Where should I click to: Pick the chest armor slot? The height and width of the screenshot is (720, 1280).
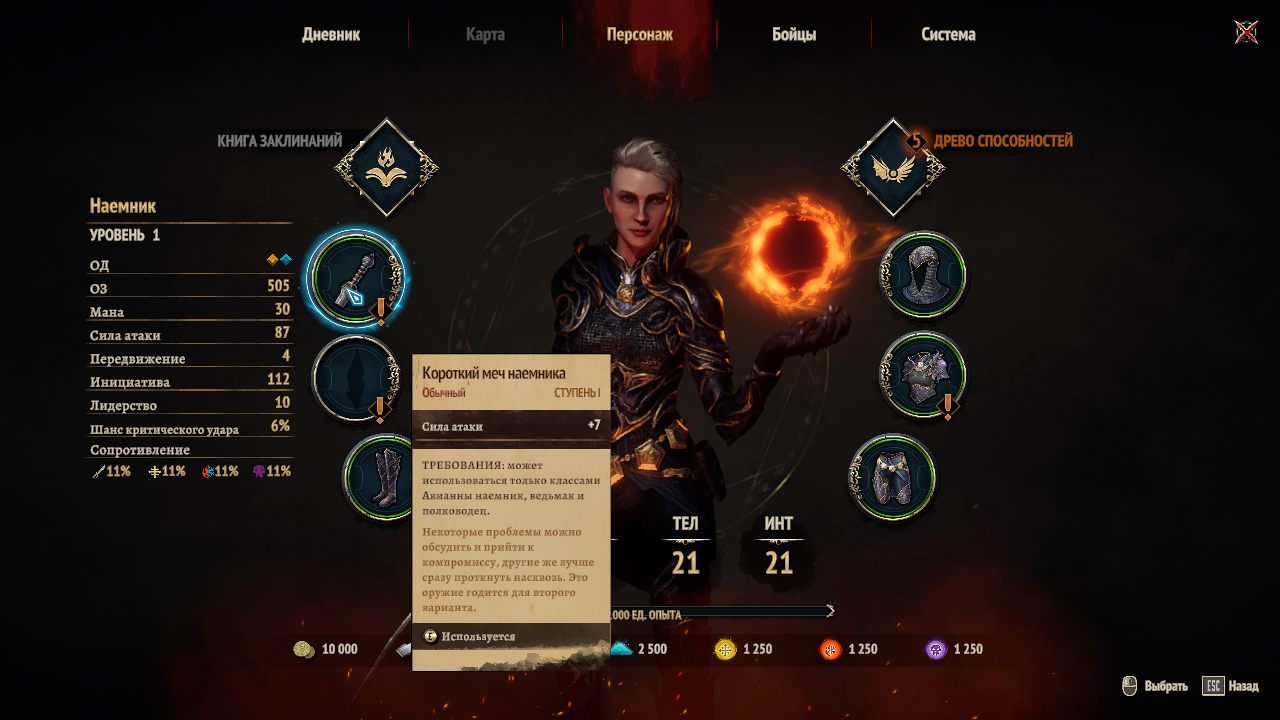tap(923, 374)
